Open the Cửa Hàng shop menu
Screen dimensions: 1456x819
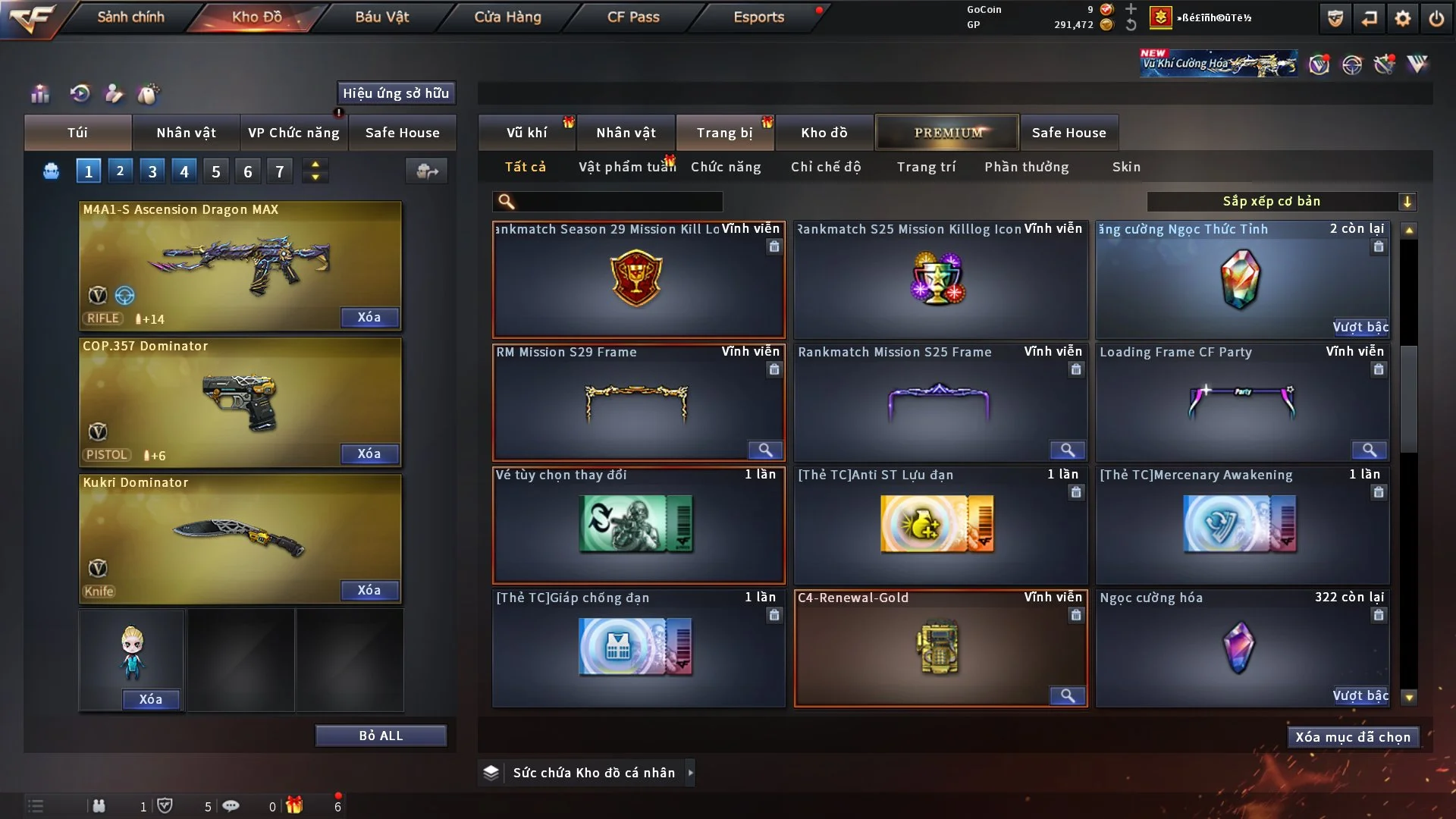click(507, 17)
